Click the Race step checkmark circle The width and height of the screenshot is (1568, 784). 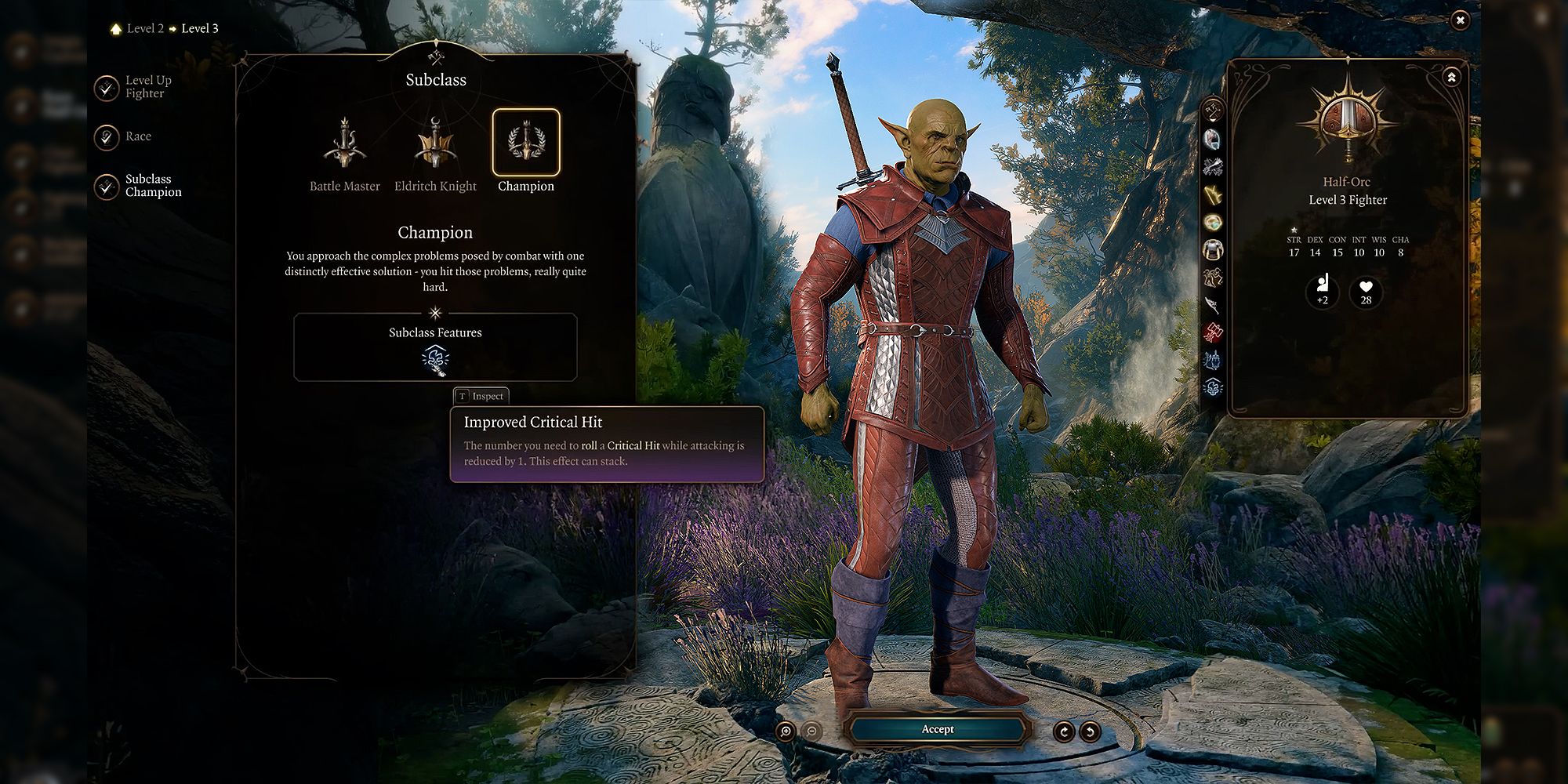[106, 136]
